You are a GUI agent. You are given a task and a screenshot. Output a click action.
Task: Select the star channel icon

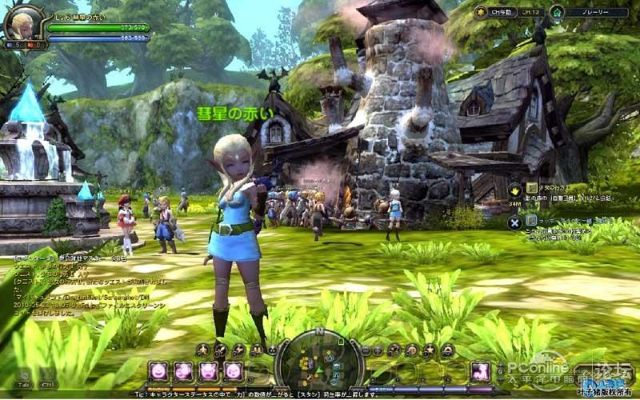coord(480,13)
